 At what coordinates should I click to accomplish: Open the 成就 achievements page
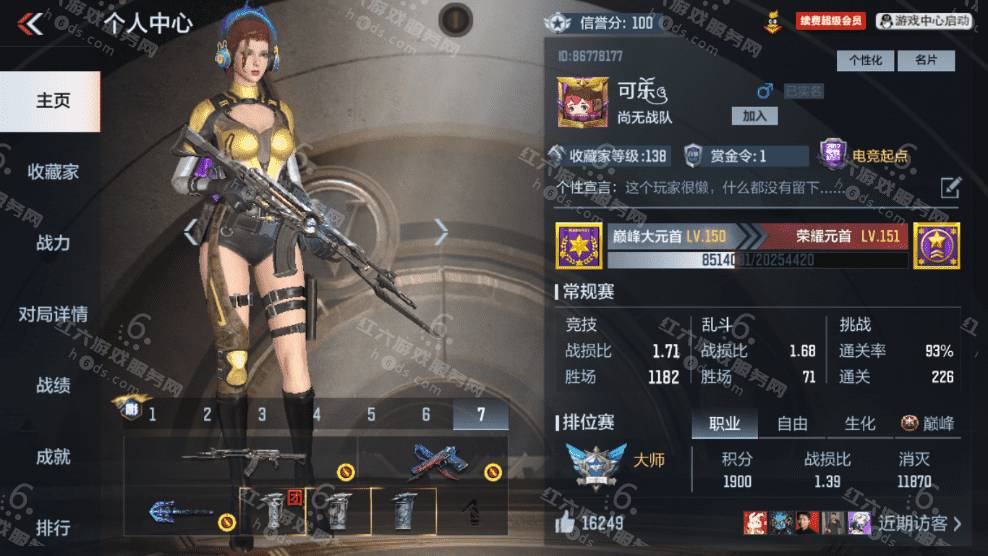(52, 457)
